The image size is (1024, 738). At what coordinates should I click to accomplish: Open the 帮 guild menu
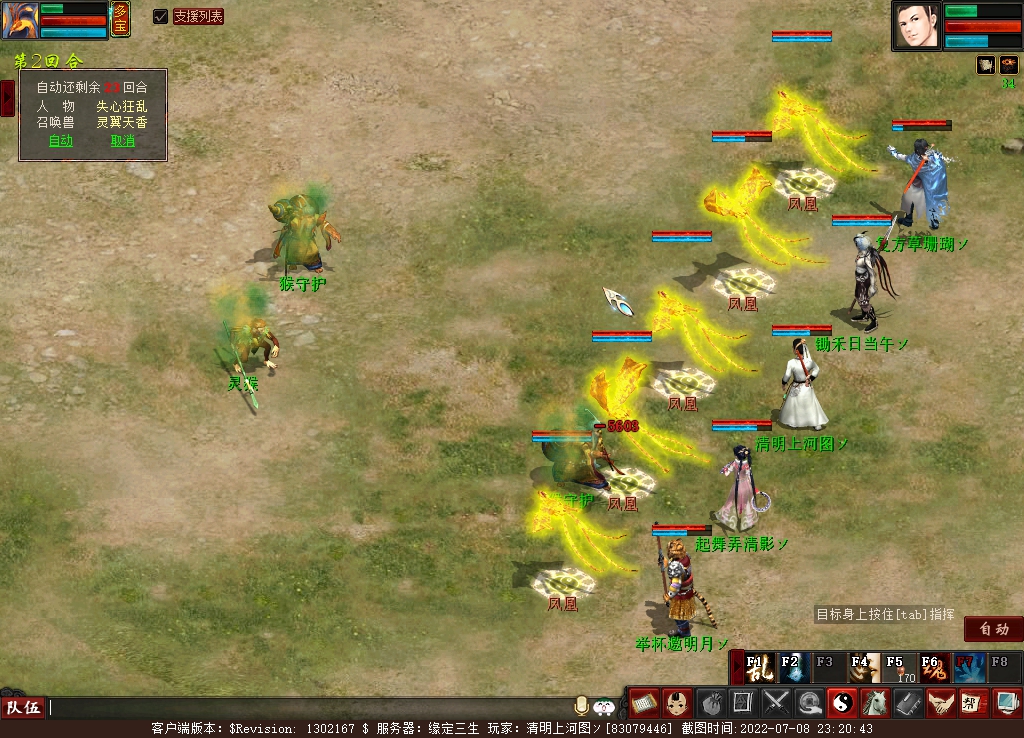pos(972,703)
